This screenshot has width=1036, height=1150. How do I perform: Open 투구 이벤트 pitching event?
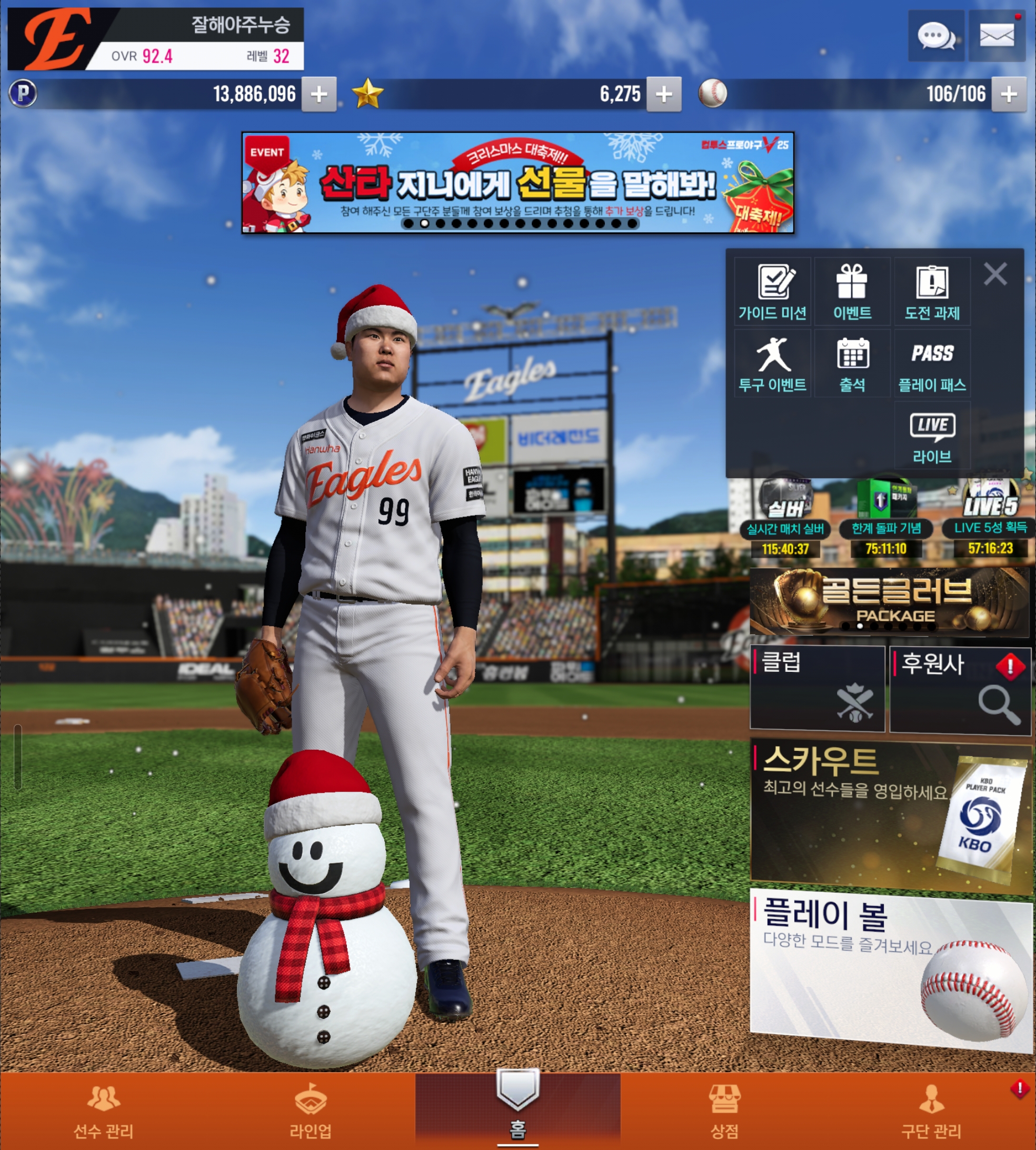[x=772, y=364]
